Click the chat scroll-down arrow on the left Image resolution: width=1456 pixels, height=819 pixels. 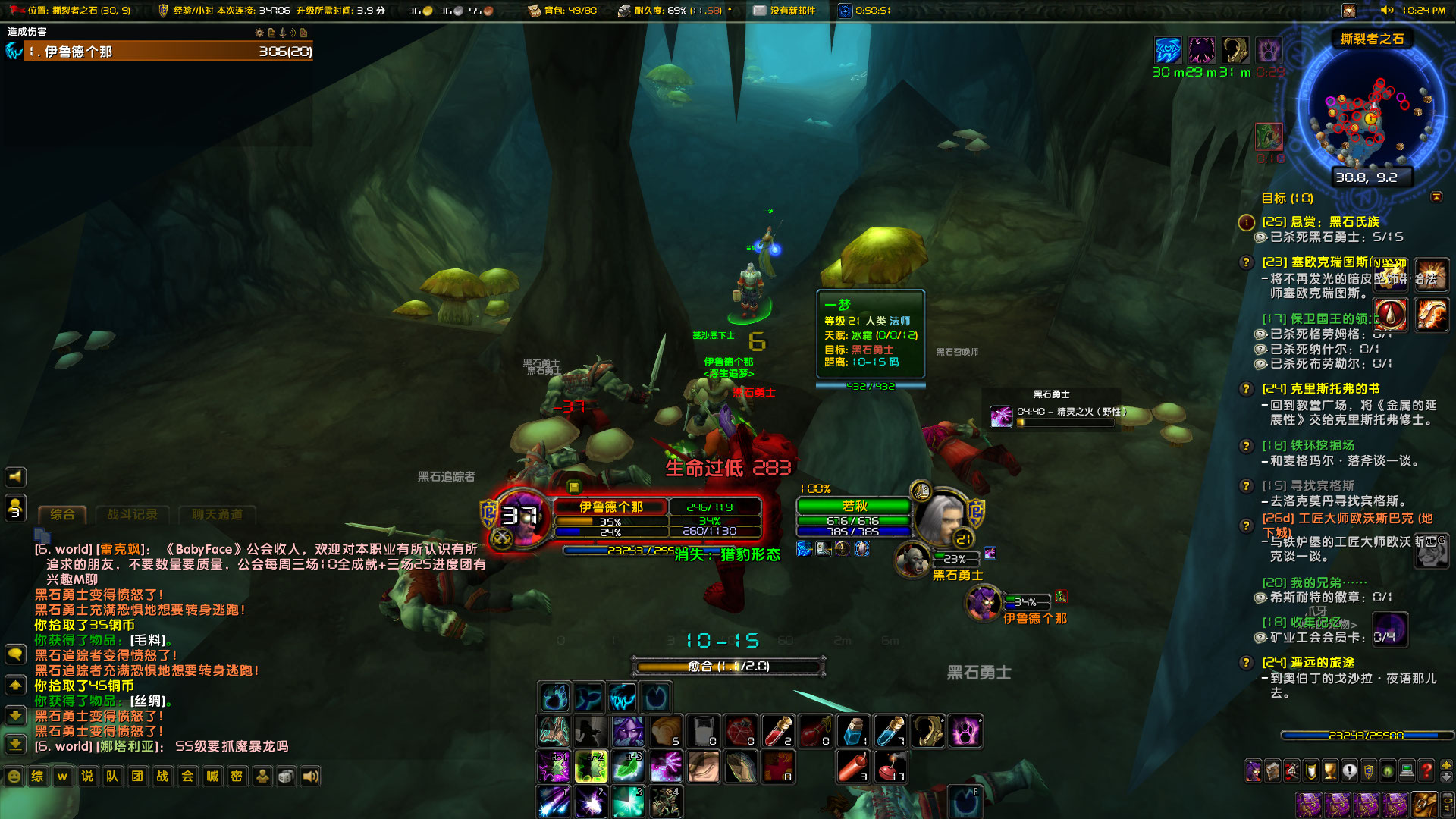click(15, 716)
